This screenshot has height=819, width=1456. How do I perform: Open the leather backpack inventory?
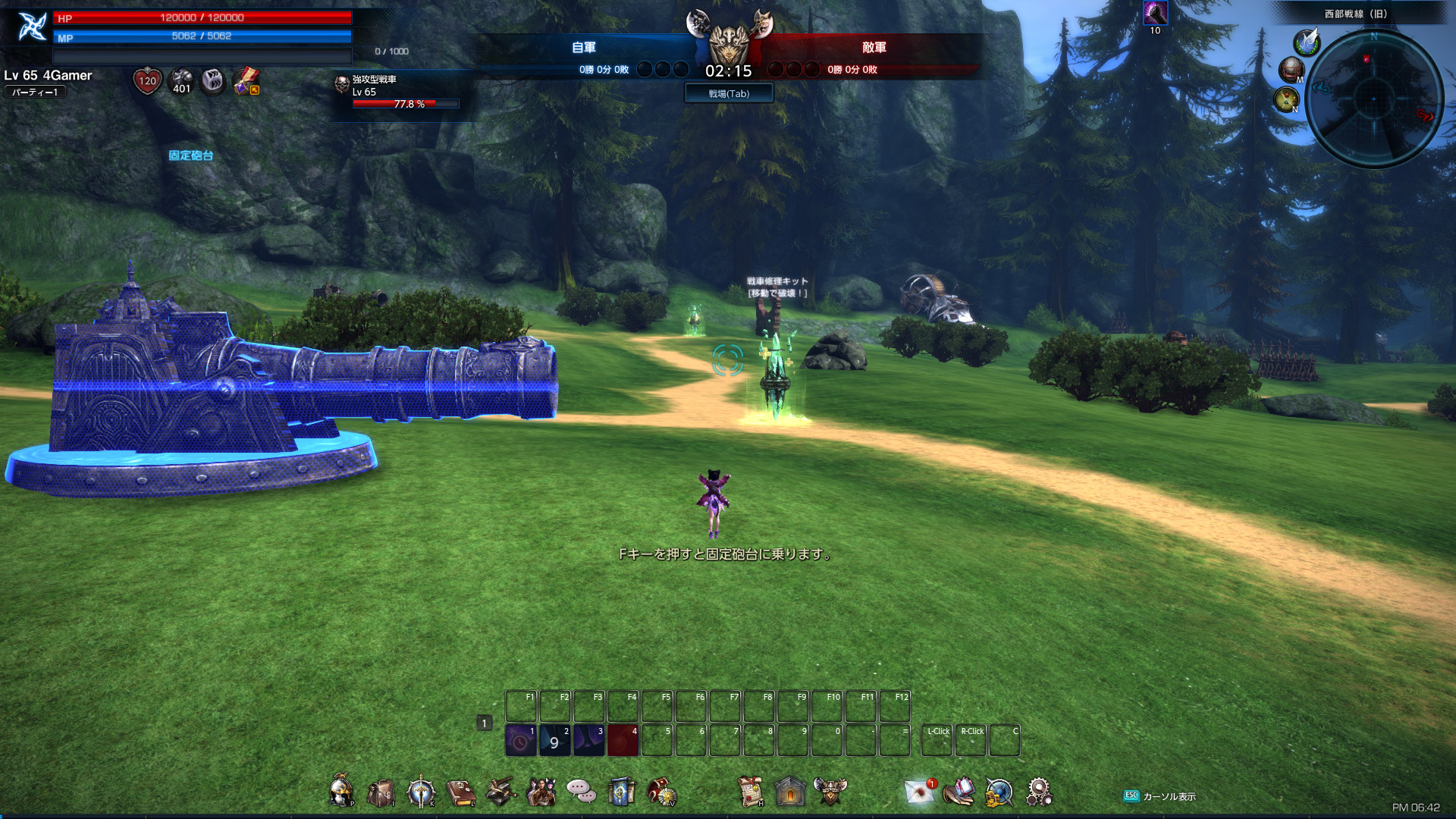coord(381,792)
